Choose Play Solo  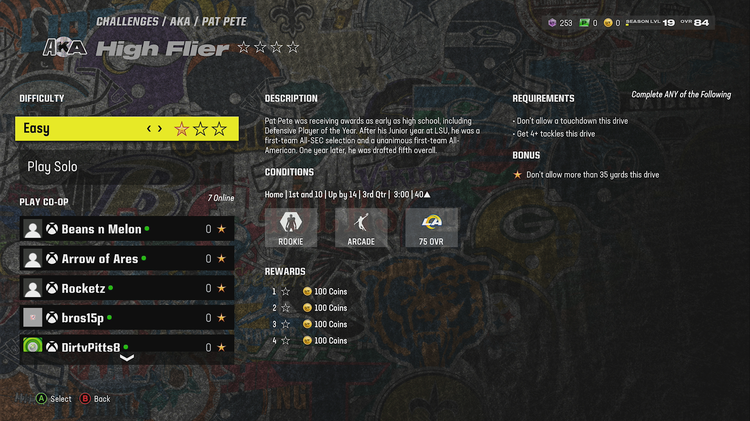pyautogui.click(x=127, y=167)
